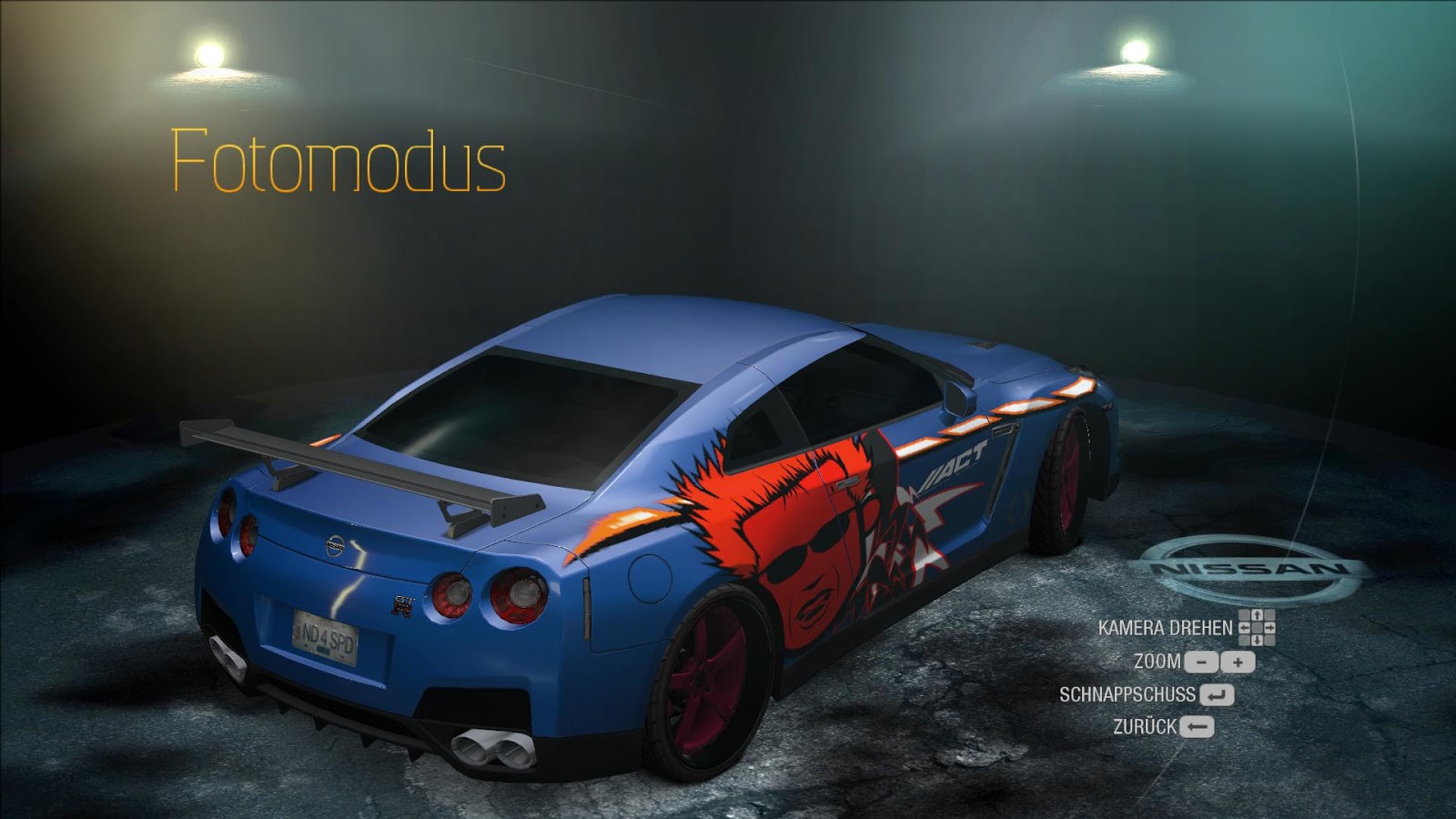
Task: Click the up arrow in Kamera Drehen pad
Action: coord(1258,615)
